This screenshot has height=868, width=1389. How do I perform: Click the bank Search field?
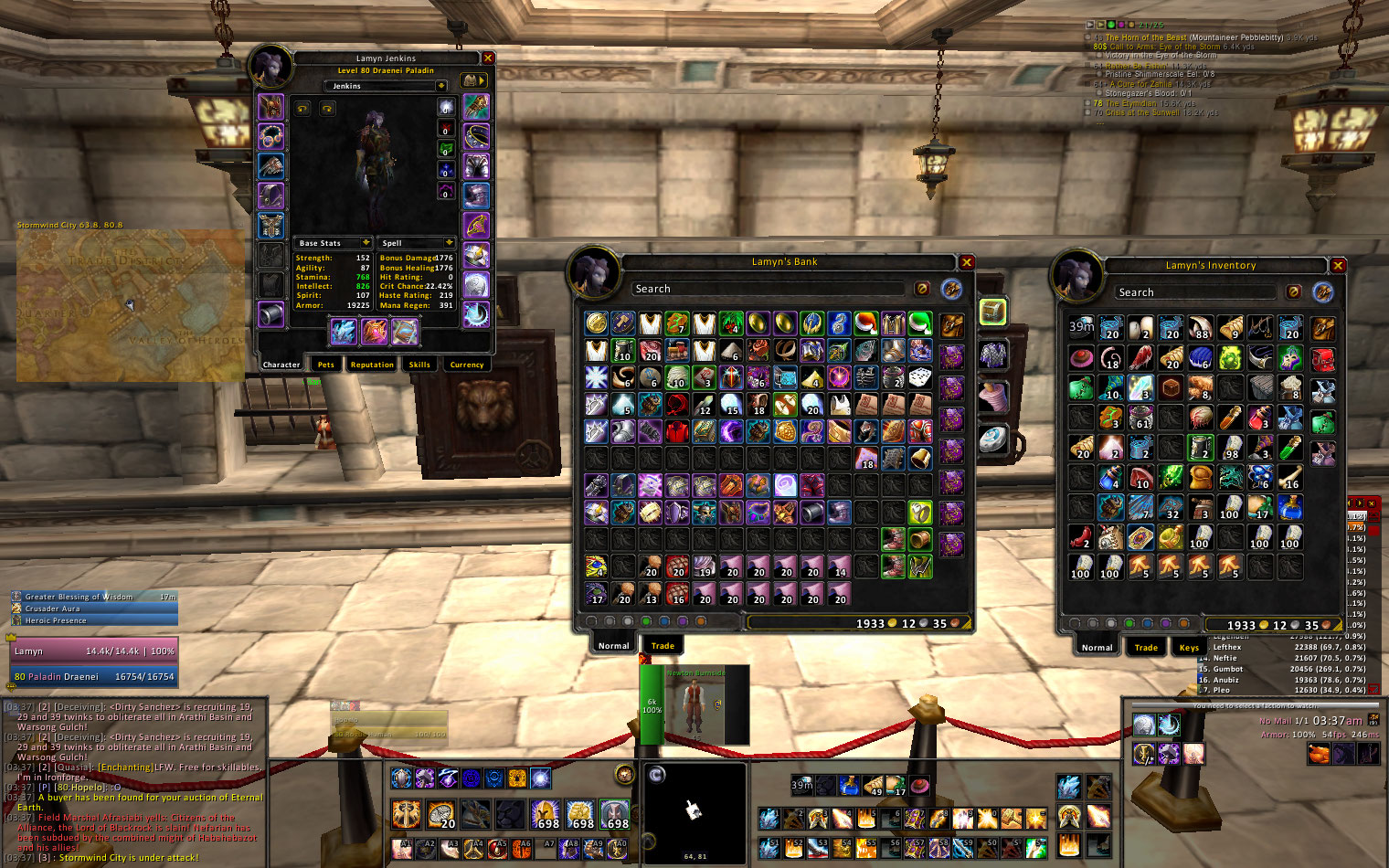(768, 289)
